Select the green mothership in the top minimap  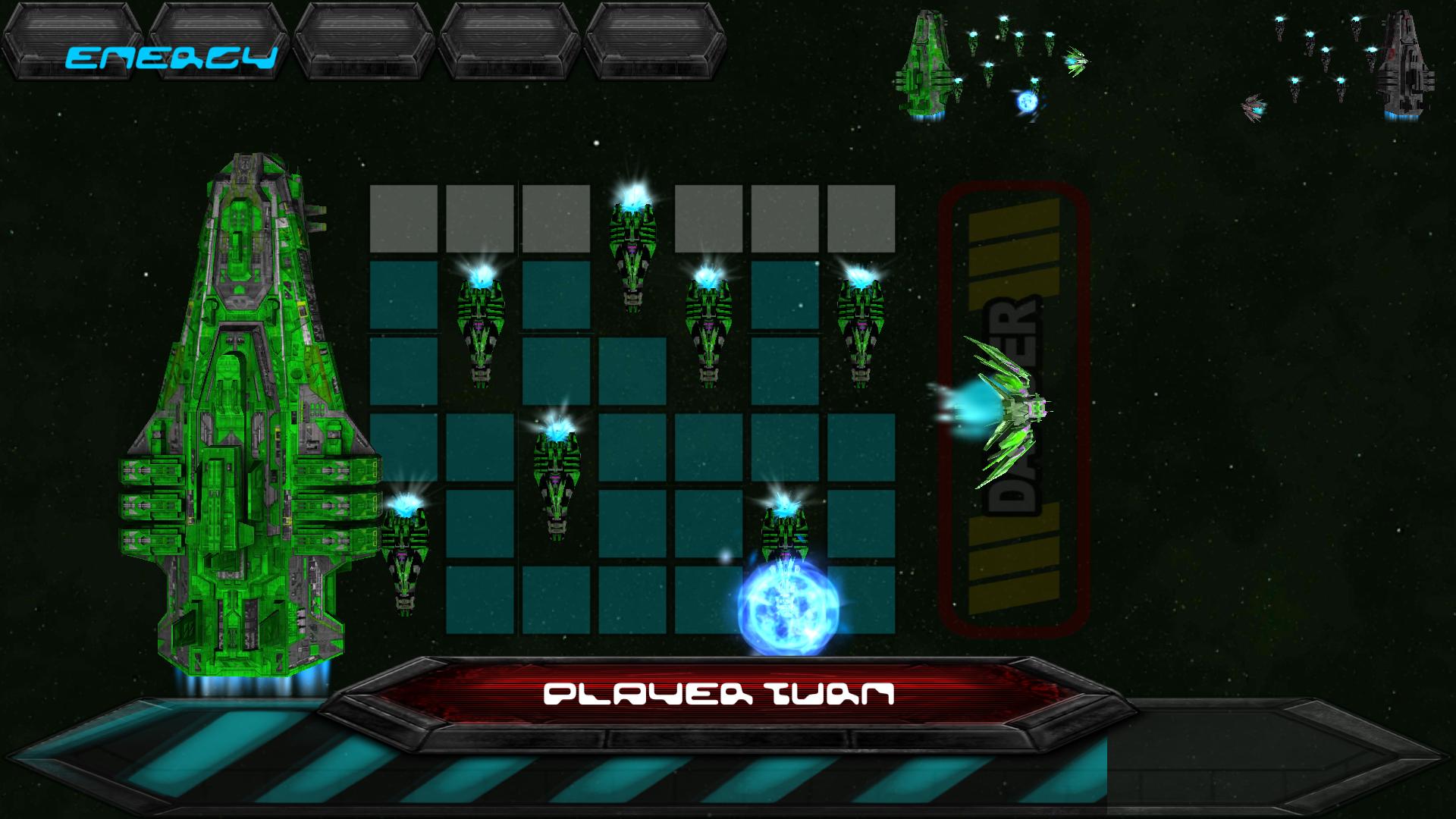[x=929, y=64]
